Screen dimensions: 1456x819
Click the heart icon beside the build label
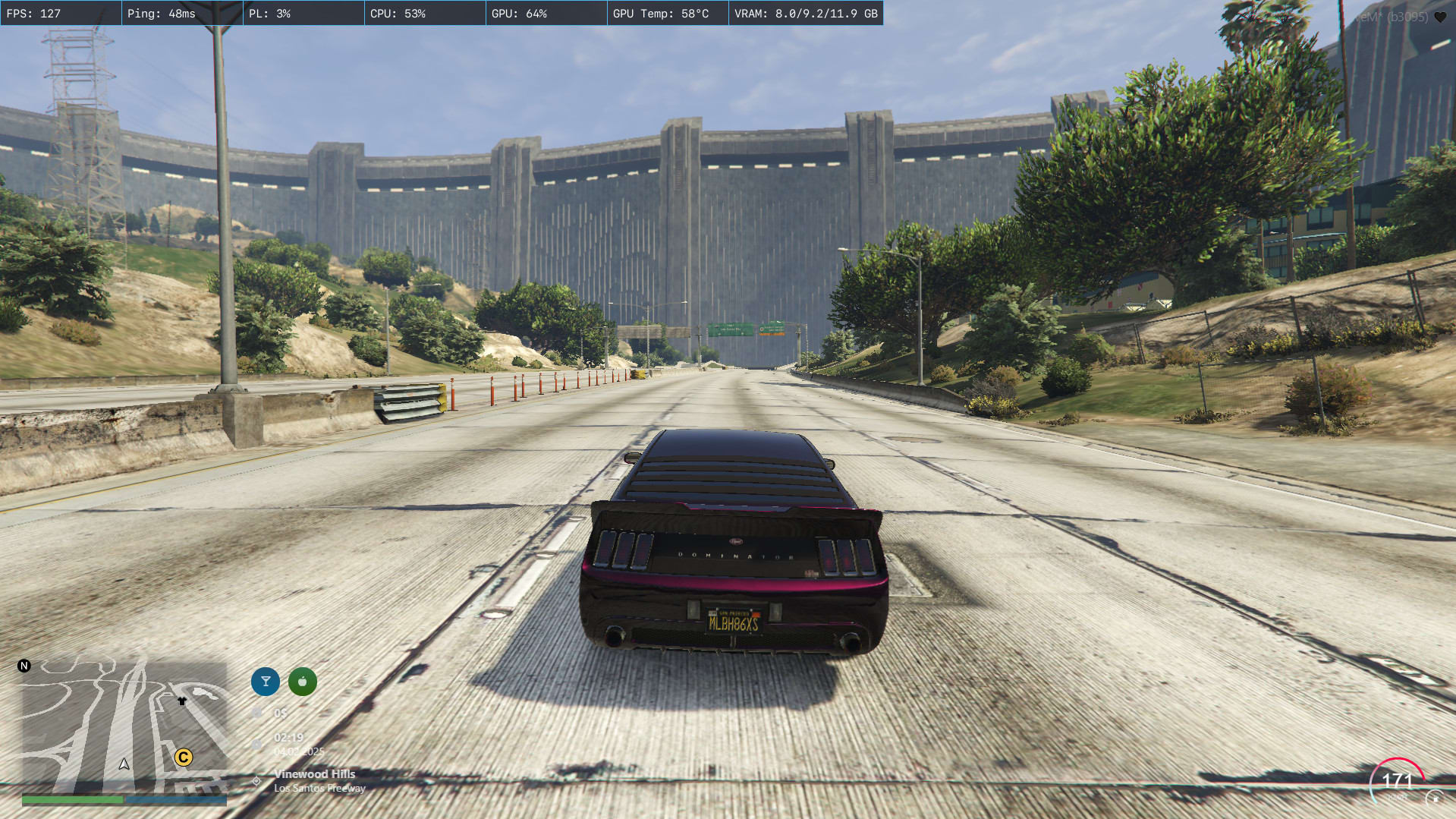coord(1440,17)
